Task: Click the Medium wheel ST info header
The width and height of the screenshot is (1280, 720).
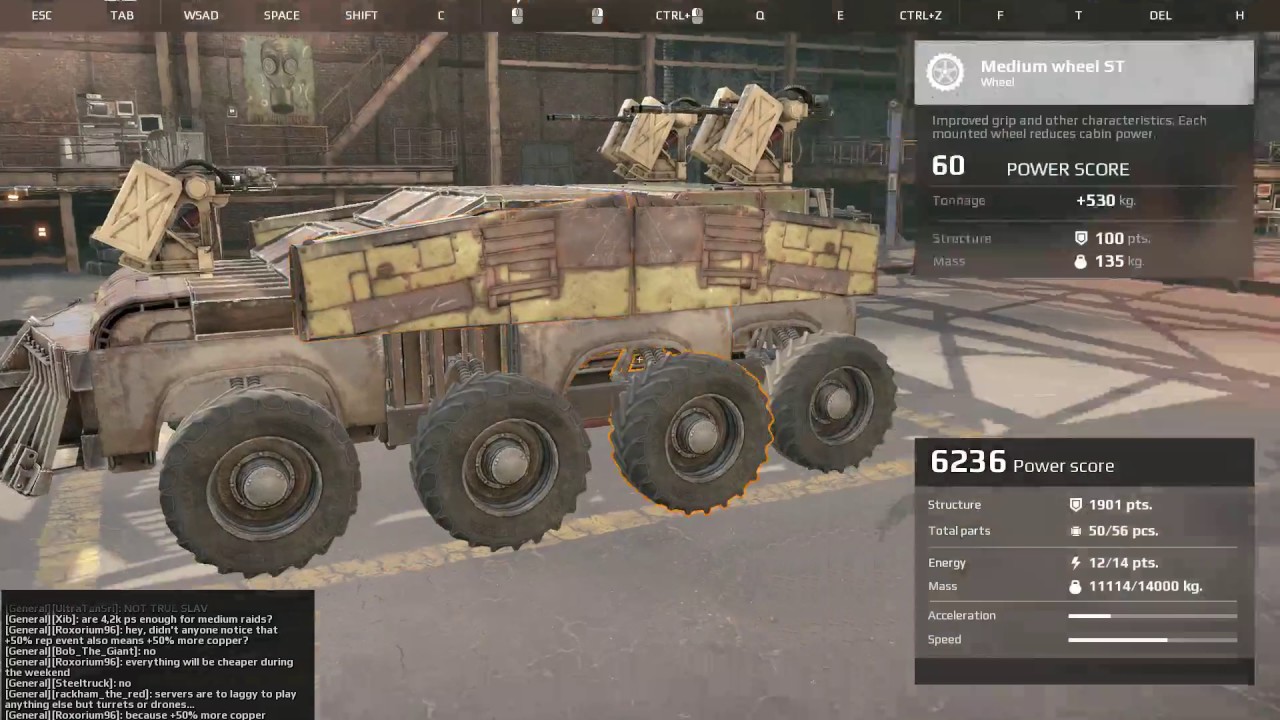Action: 1083,73
